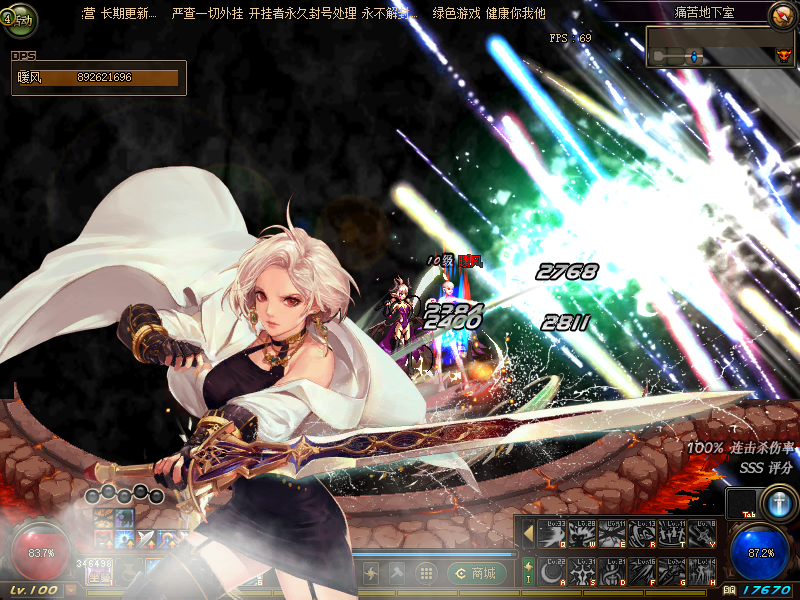
Task: Use the crescent moon skill on A
Action: [553, 572]
